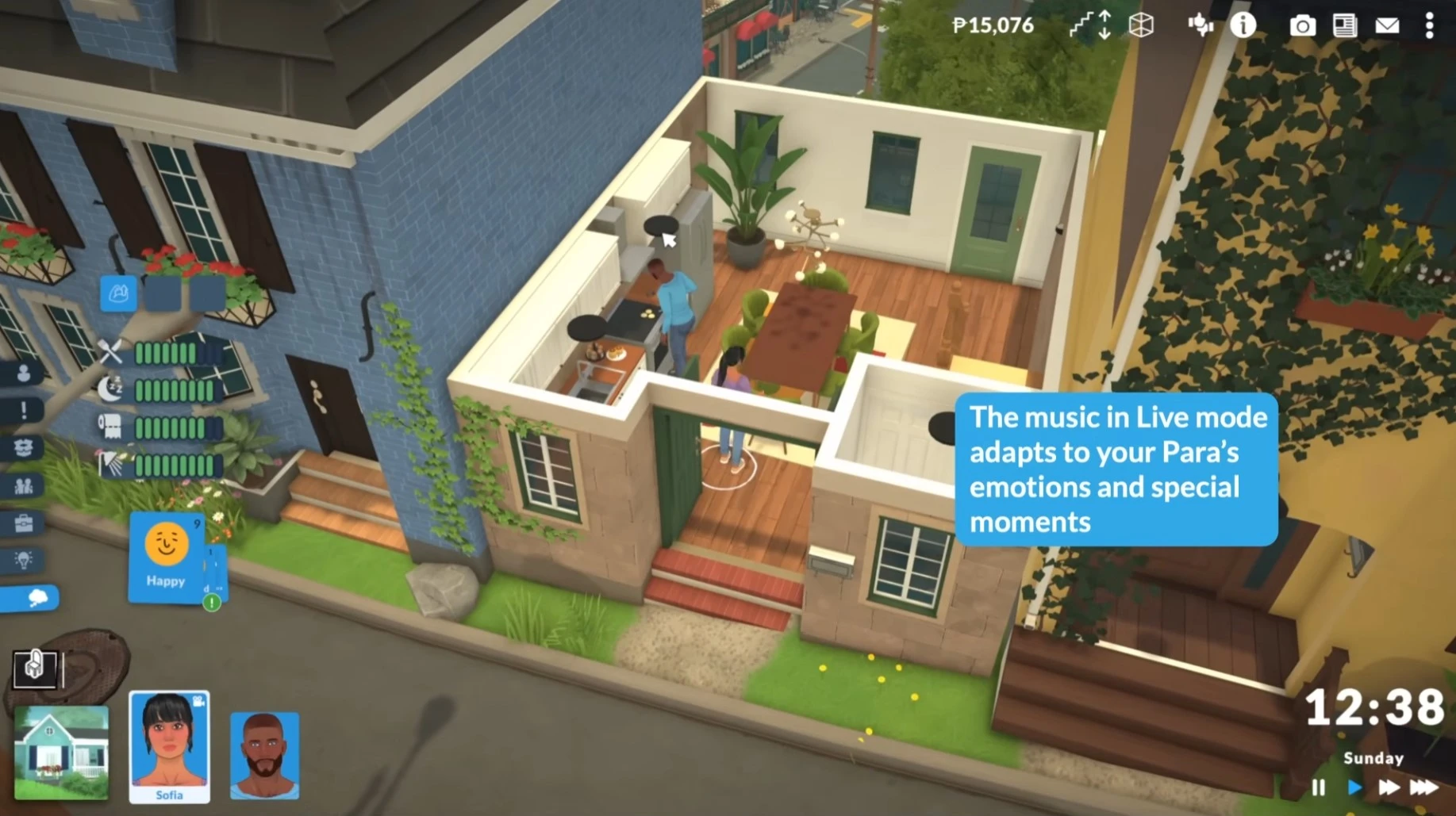The image size is (1456, 816).
Task: Select the bearded man's portrait
Action: point(264,754)
